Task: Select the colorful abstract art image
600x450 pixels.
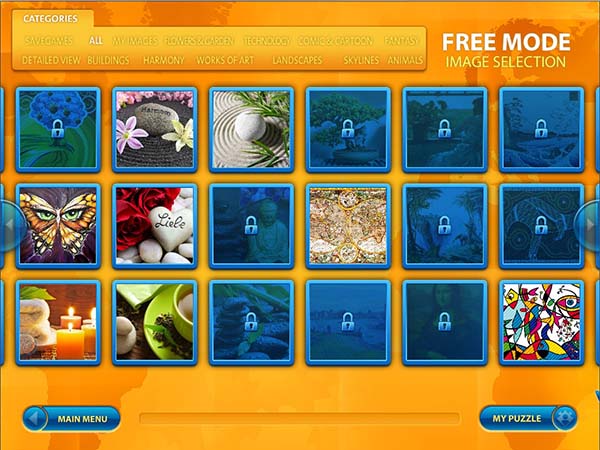Action: [540, 322]
